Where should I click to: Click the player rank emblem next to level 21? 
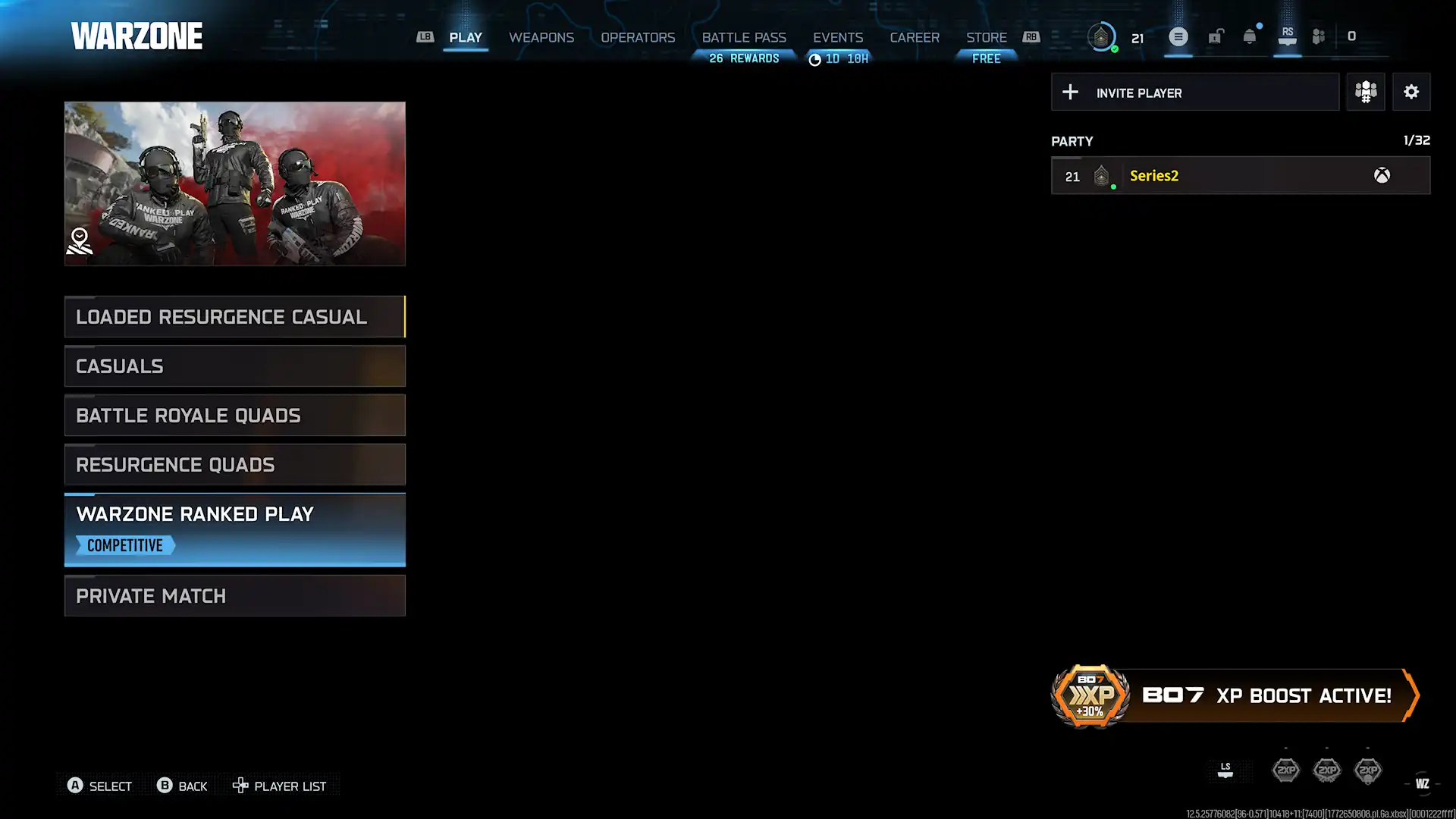[x=1101, y=36]
